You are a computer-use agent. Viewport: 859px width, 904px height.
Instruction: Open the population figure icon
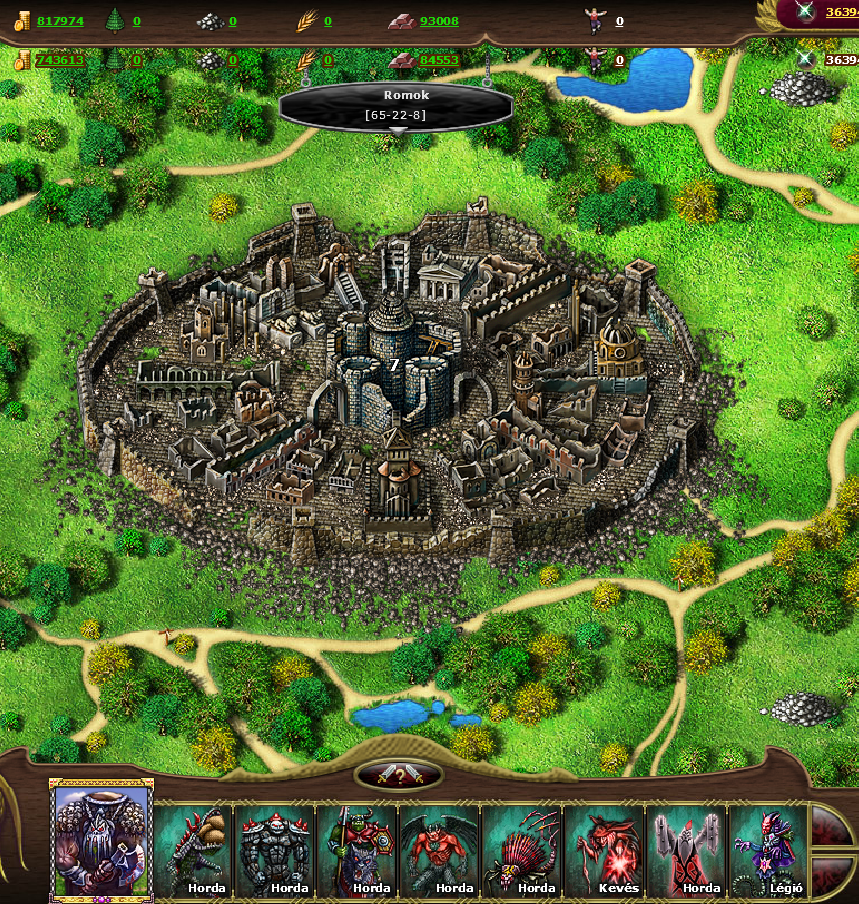596,19
